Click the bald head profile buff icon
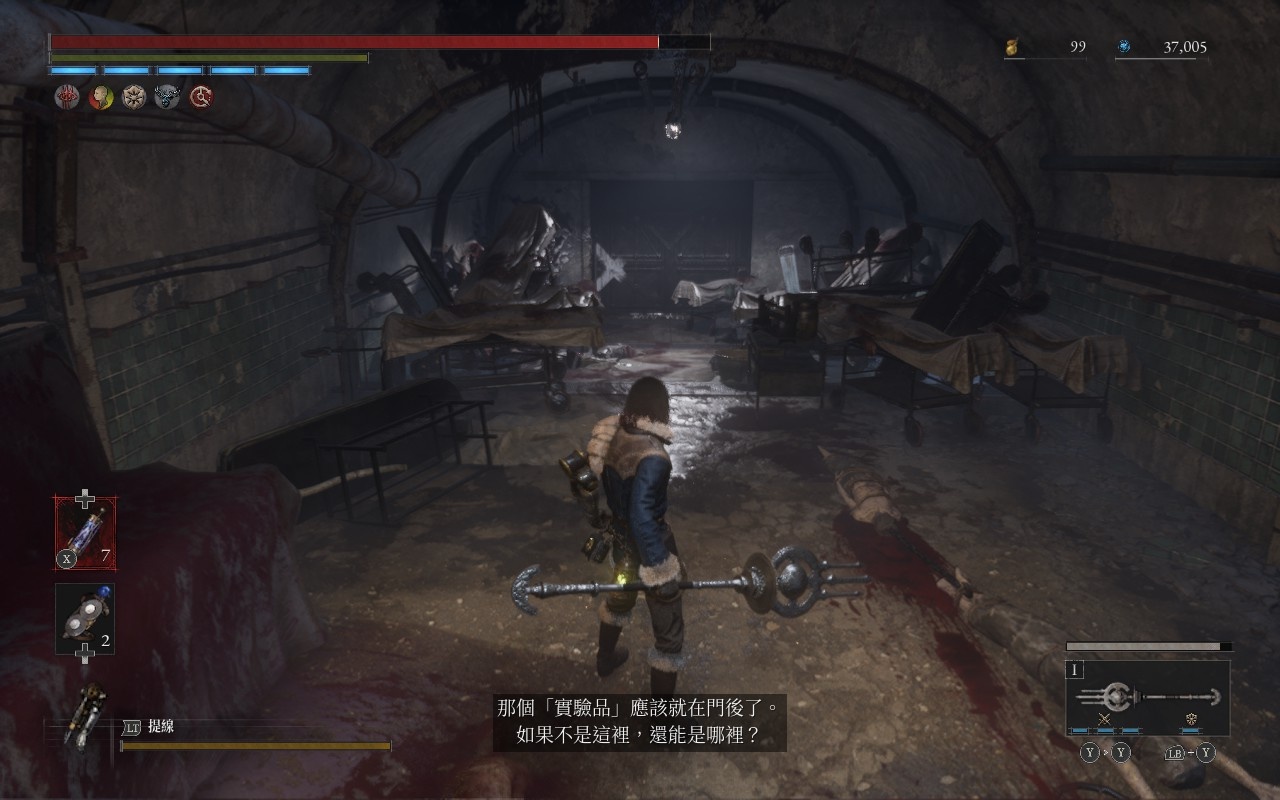 point(101,97)
